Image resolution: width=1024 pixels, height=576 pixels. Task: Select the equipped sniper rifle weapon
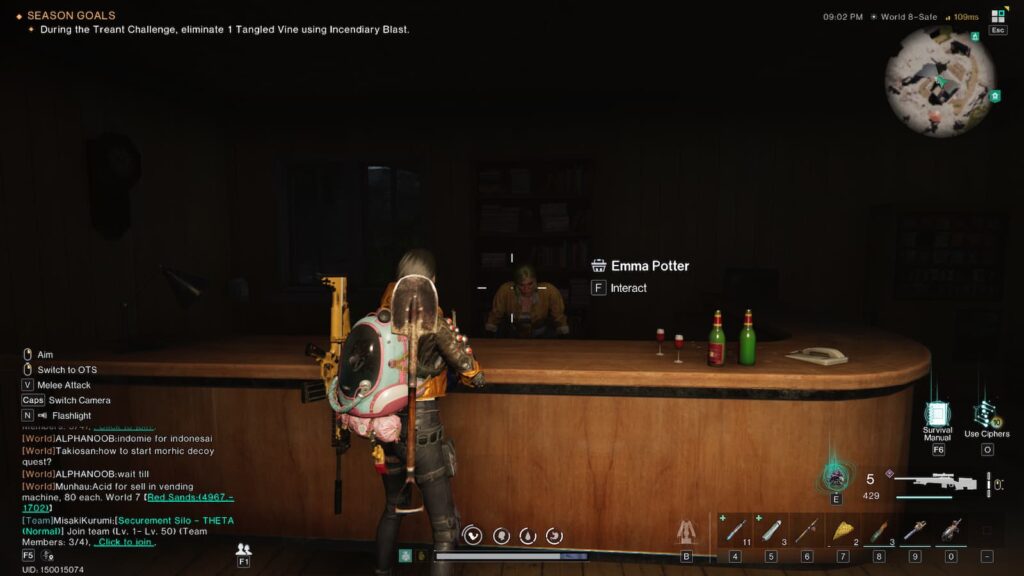pos(936,482)
